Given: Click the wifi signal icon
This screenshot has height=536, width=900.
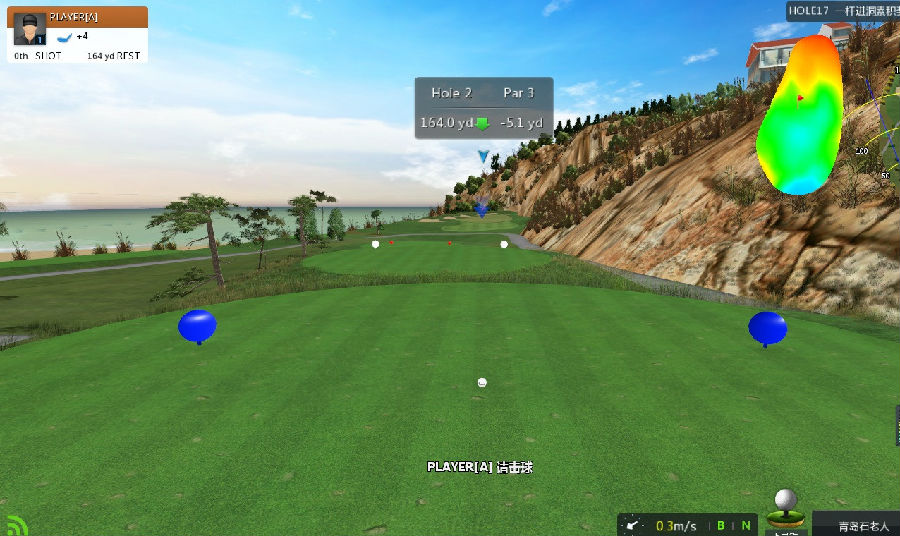Looking at the screenshot, I should tap(17, 525).
